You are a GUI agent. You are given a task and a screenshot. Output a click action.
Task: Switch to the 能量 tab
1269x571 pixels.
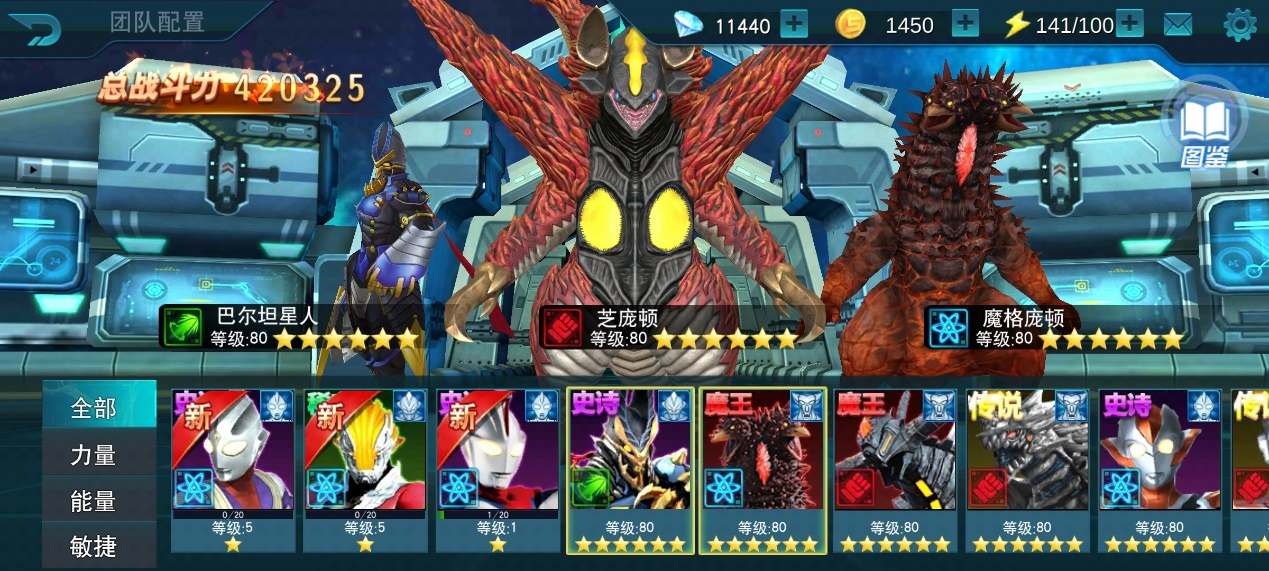coord(98,501)
